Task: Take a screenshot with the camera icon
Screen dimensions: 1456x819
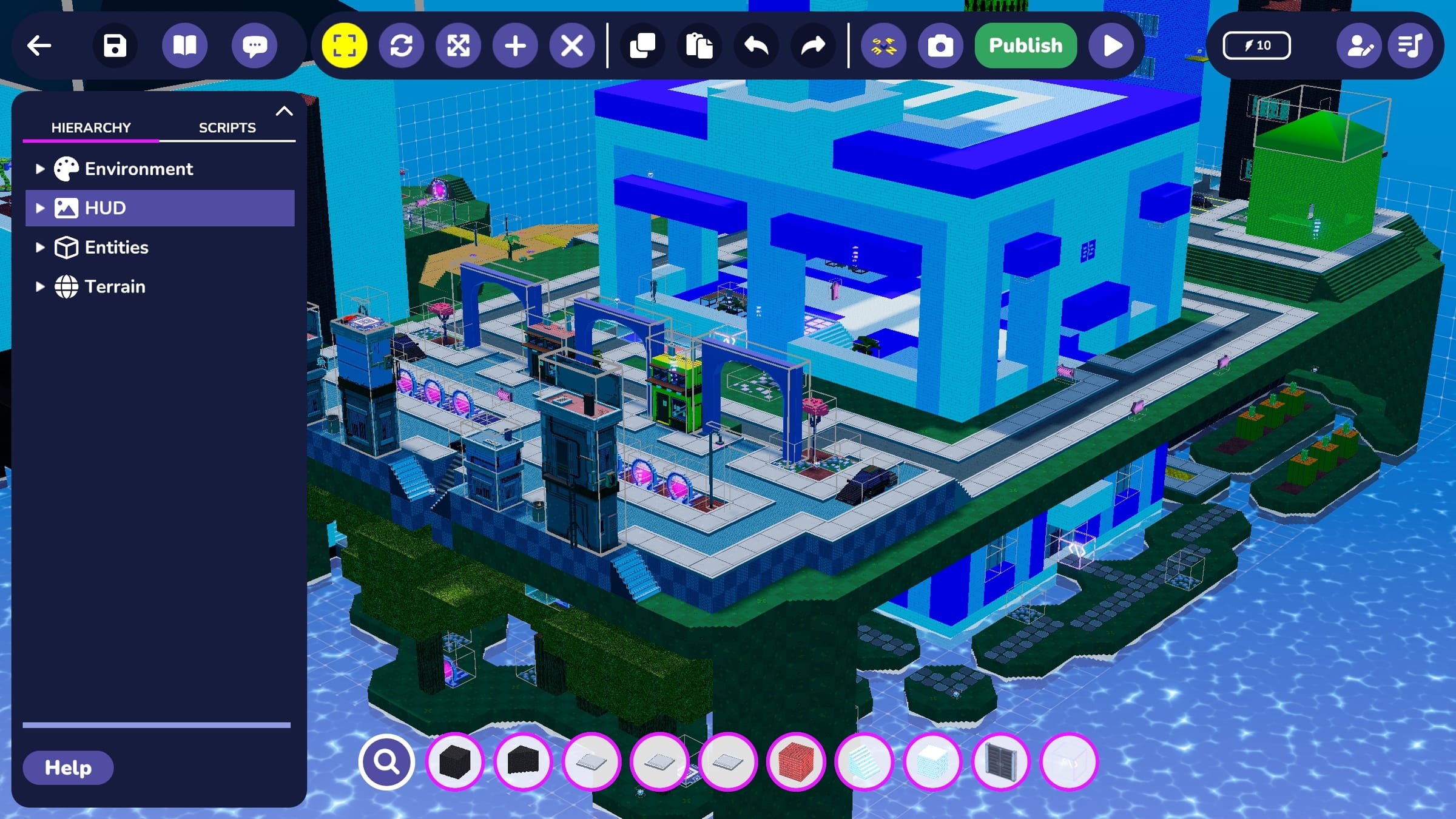Action: point(940,45)
